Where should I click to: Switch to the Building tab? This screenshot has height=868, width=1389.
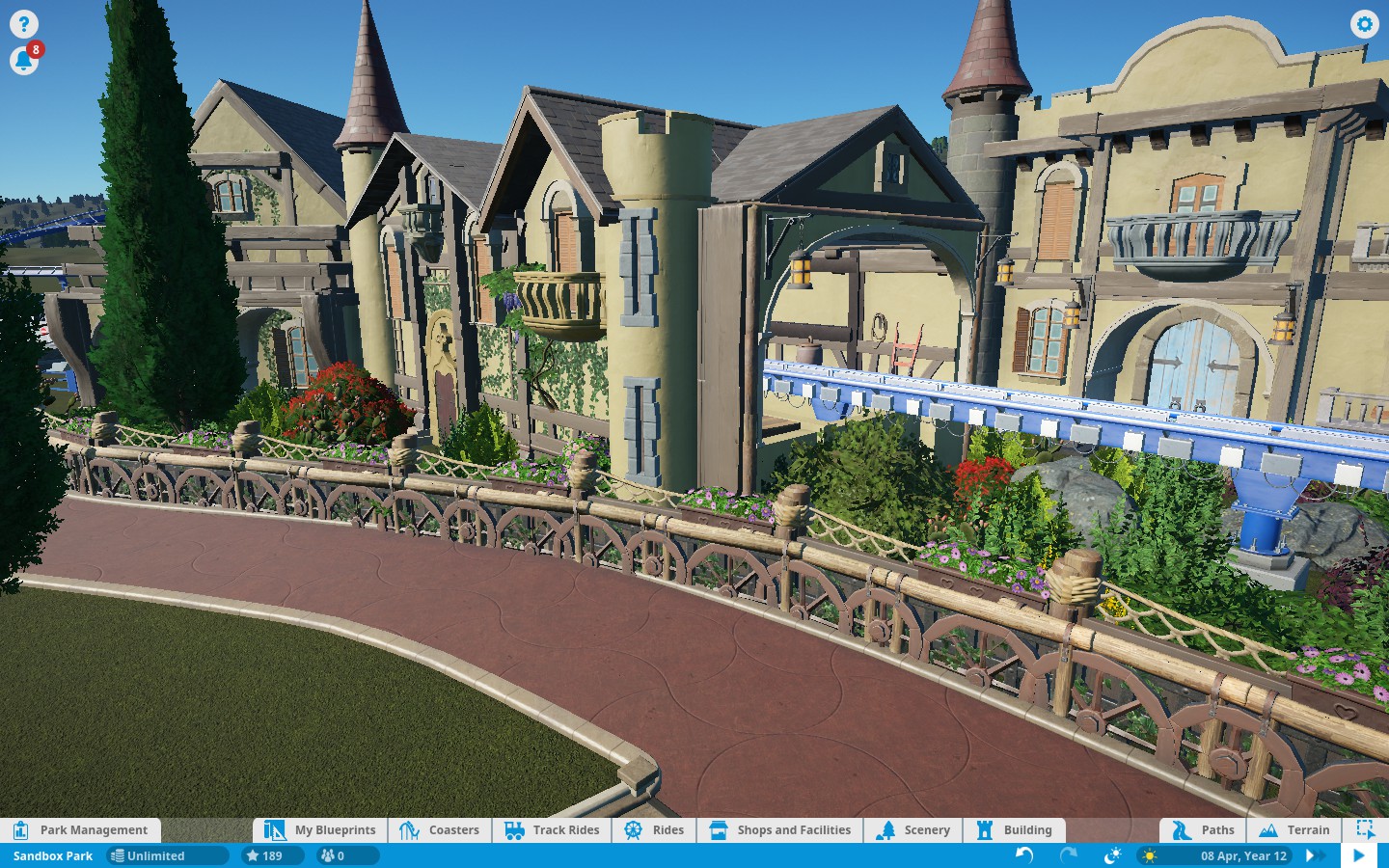(x=1015, y=829)
